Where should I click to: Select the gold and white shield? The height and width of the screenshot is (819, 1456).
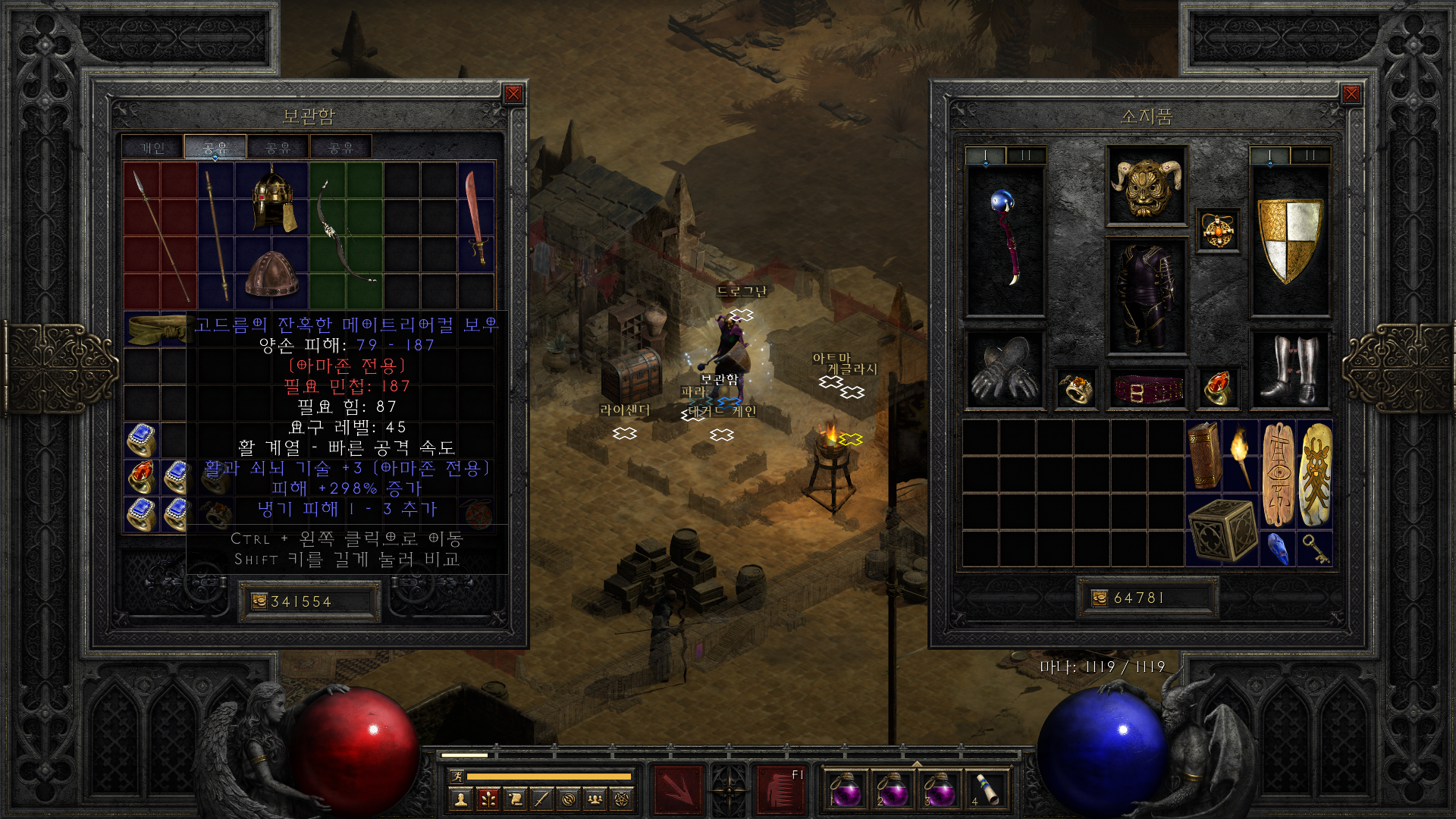[1289, 240]
